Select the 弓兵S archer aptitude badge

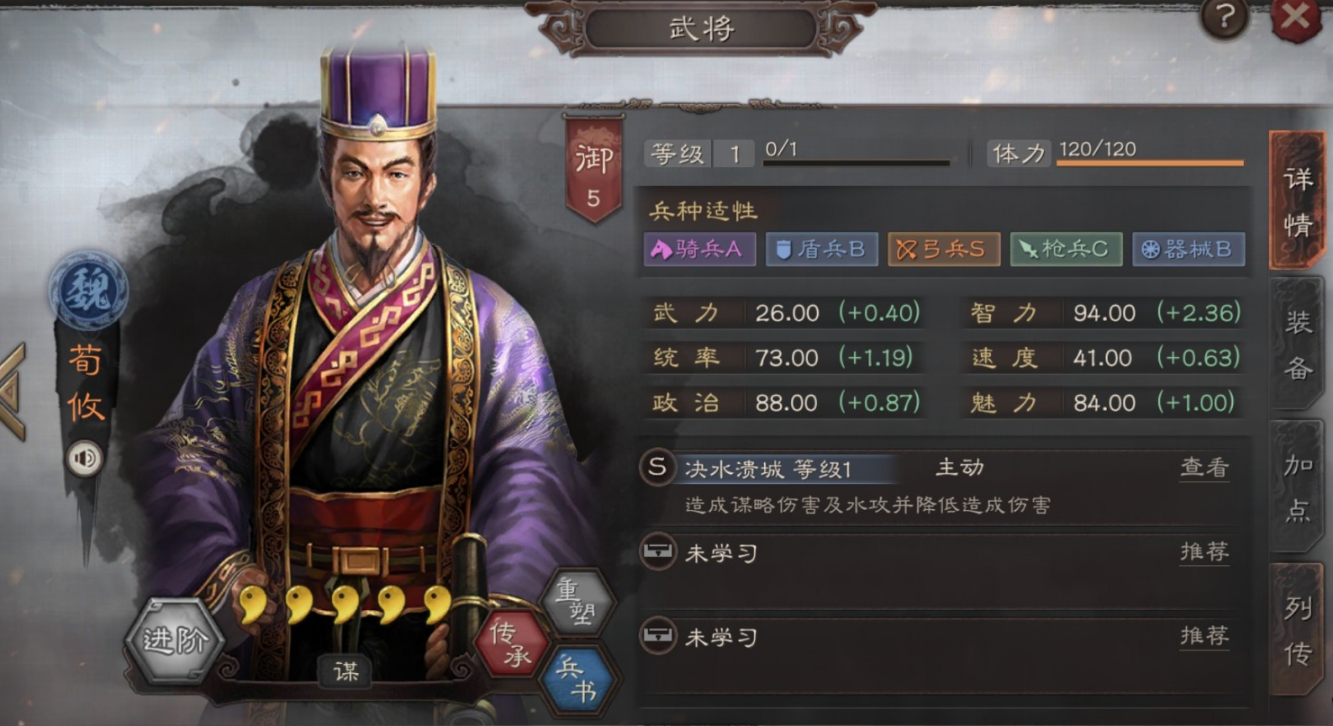944,248
